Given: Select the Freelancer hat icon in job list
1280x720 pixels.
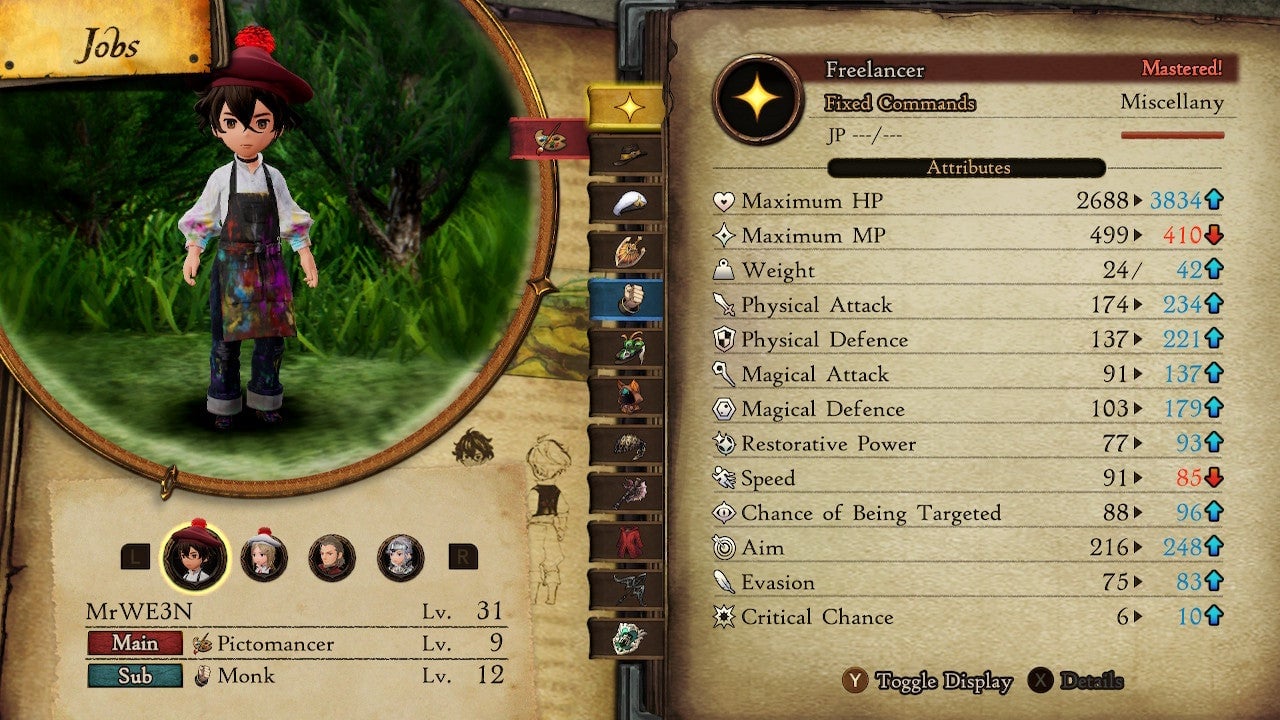Looking at the screenshot, I should click(632, 154).
